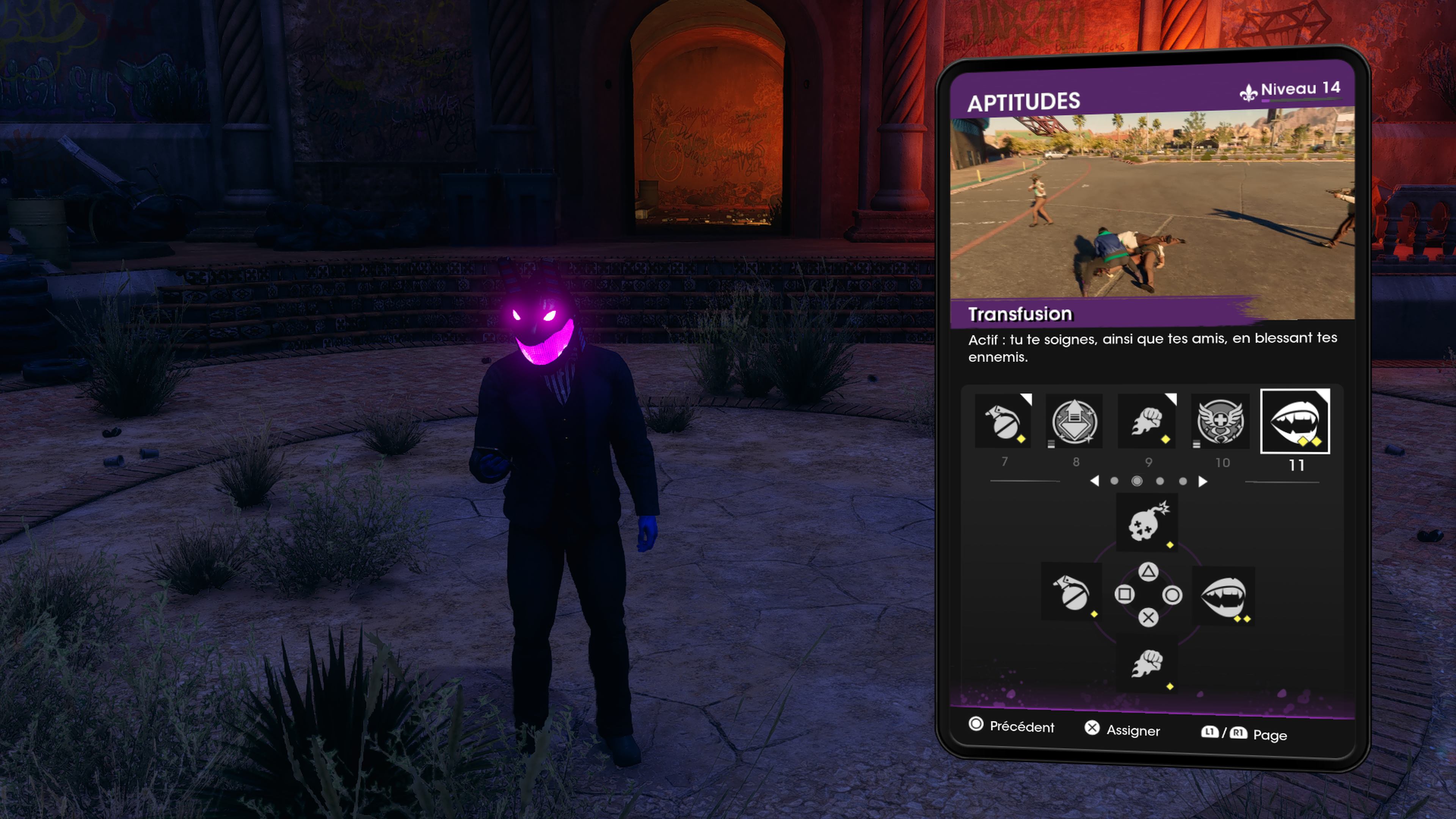Image resolution: width=1456 pixels, height=819 pixels.
Task: Advance to the next abilities page arrow
Action: [1203, 481]
